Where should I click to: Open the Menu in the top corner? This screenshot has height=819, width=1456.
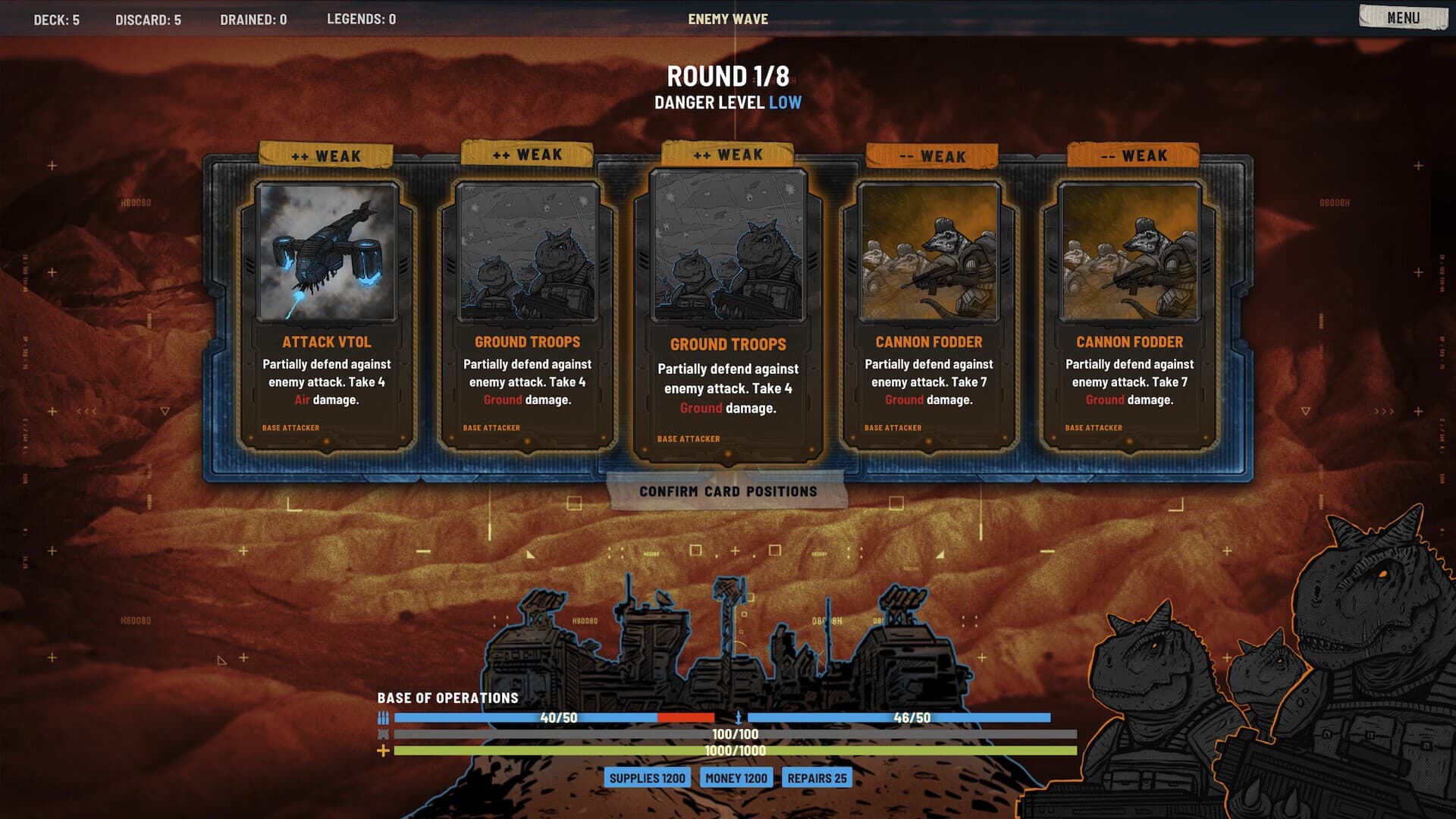point(1402,17)
